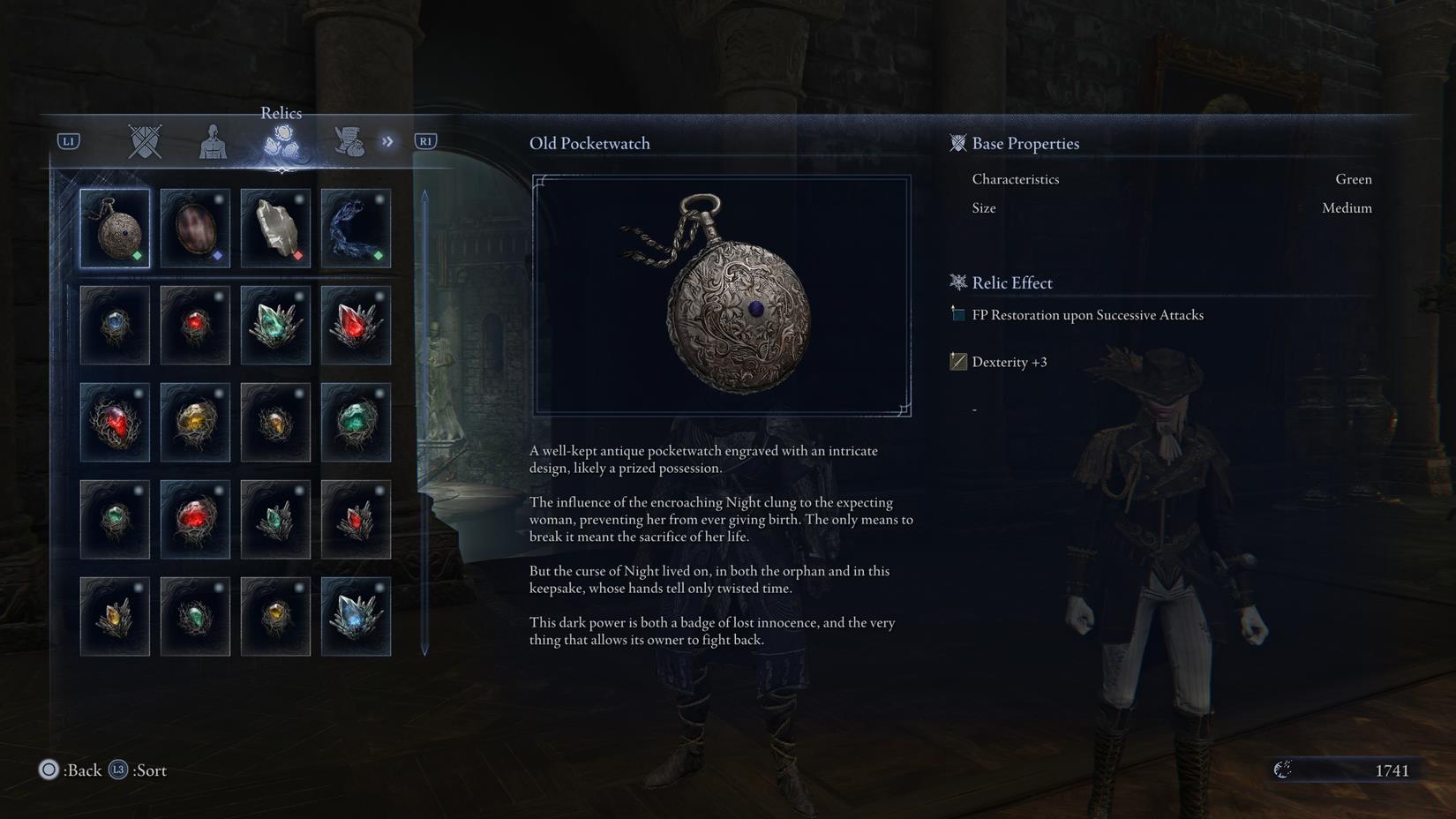Click the green diamond marker under Old Pocketwatch
The height and width of the screenshot is (819, 1456).
tap(137, 255)
